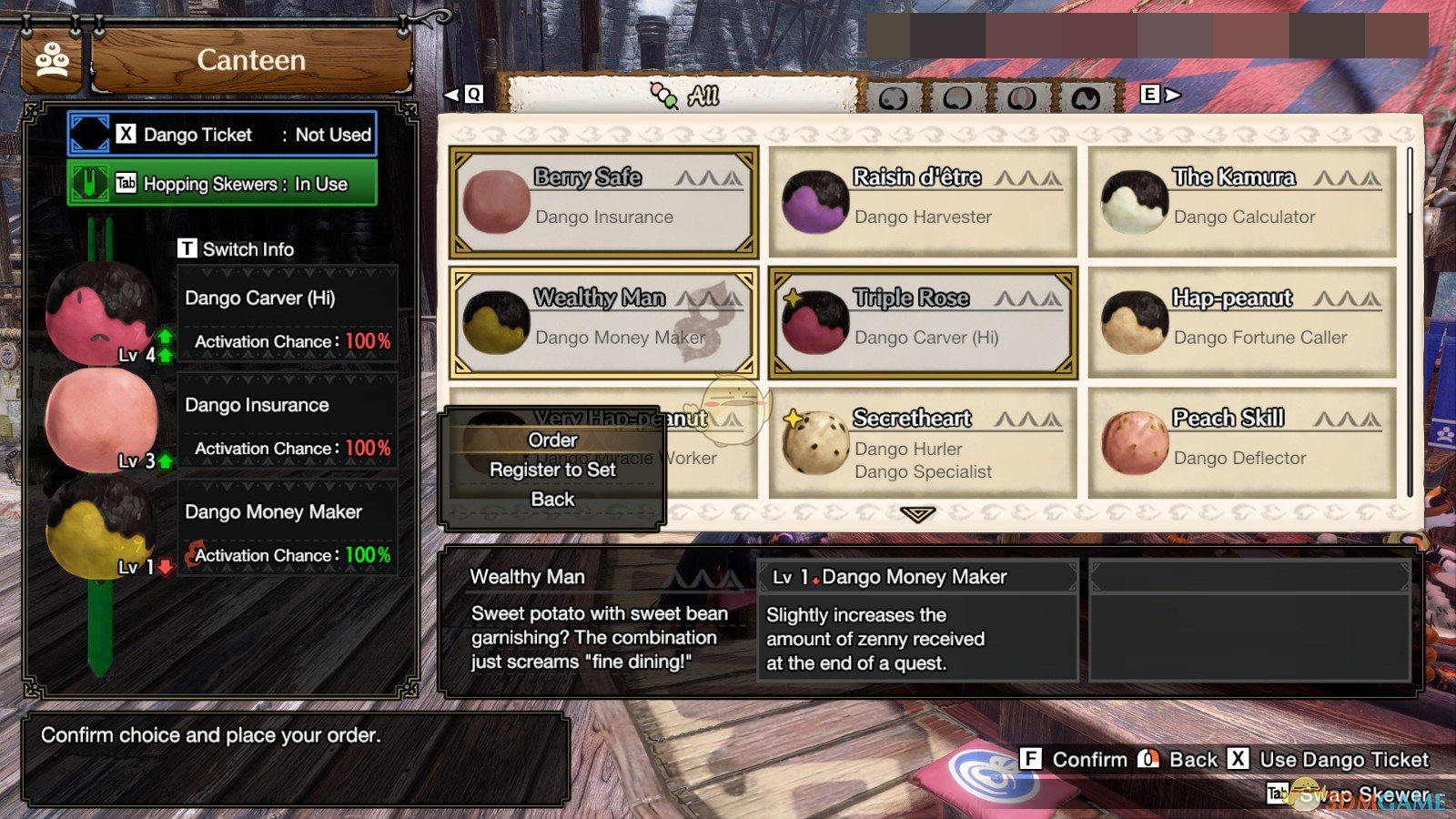Select the Wealthy Man dango
Image resolution: width=1456 pixels, height=819 pixels.
coord(603,322)
